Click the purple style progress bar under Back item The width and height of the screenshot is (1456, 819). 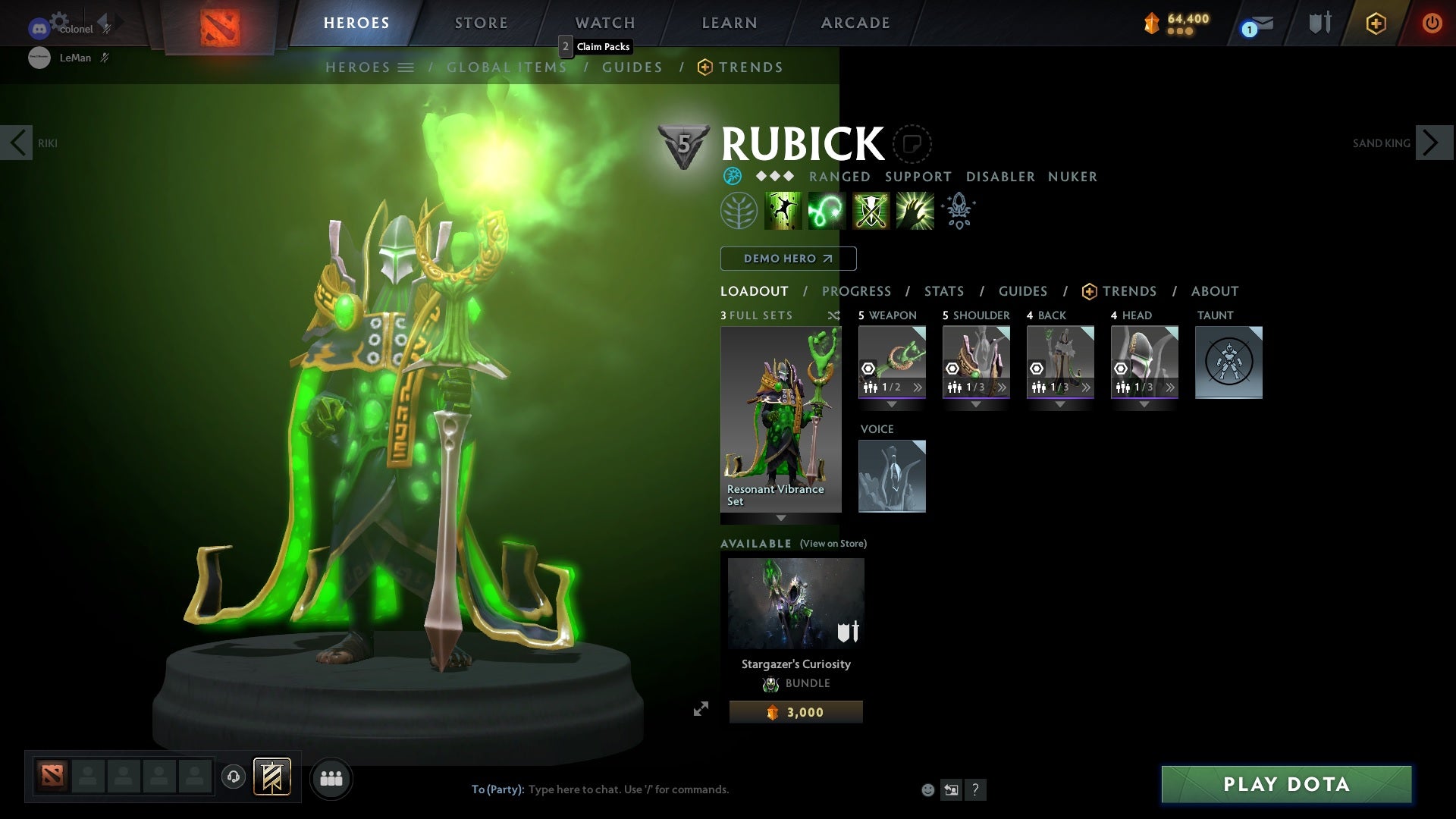pyautogui.click(x=1060, y=396)
